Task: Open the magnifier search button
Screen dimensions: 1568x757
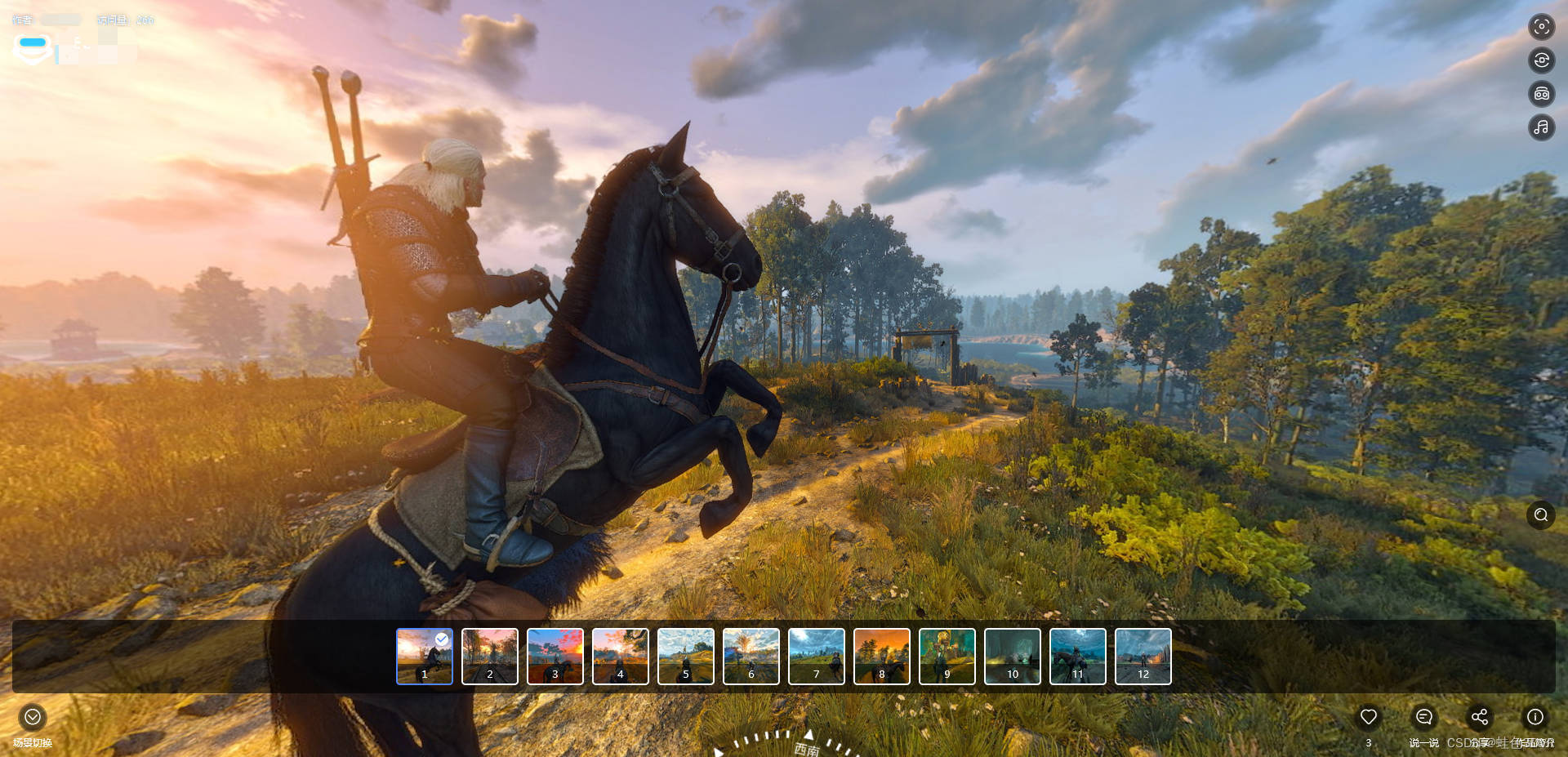Action: (x=1541, y=514)
